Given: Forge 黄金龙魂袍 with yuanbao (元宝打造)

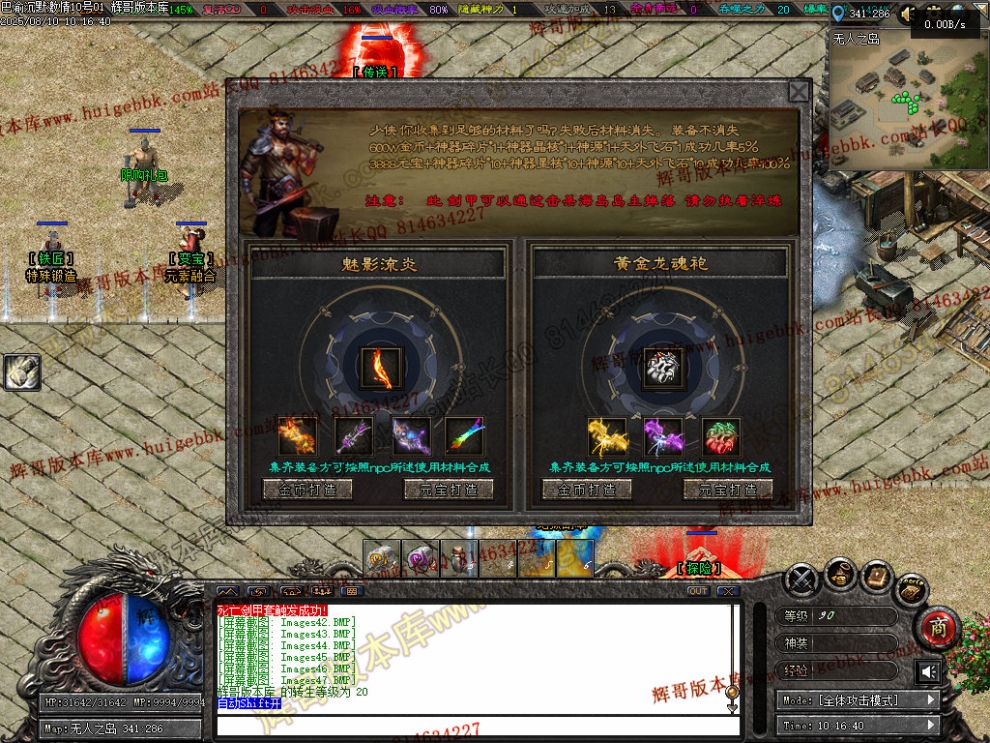Looking at the screenshot, I should (728, 489).
